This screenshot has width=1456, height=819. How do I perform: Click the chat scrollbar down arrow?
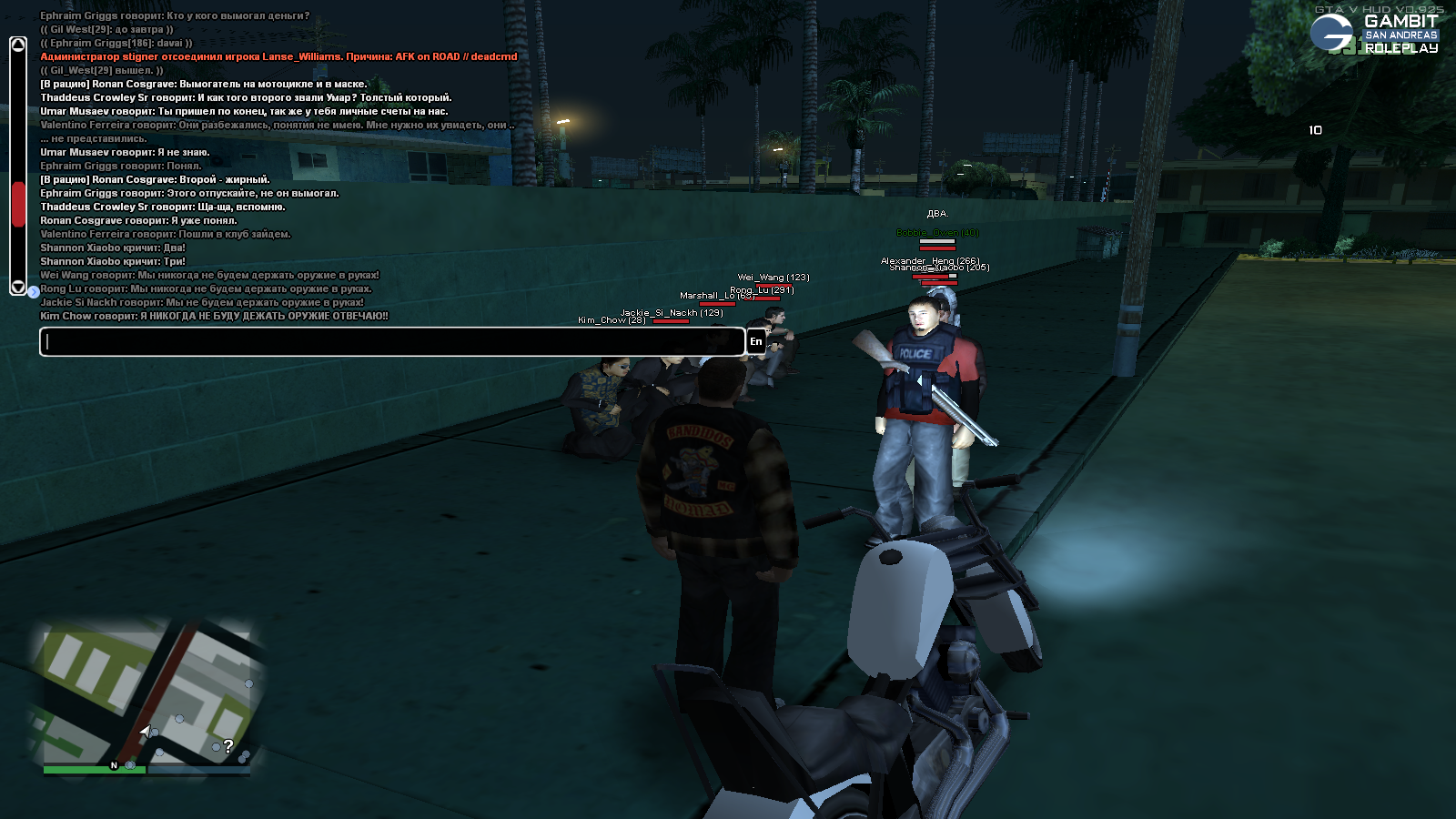tap(18, 286)
